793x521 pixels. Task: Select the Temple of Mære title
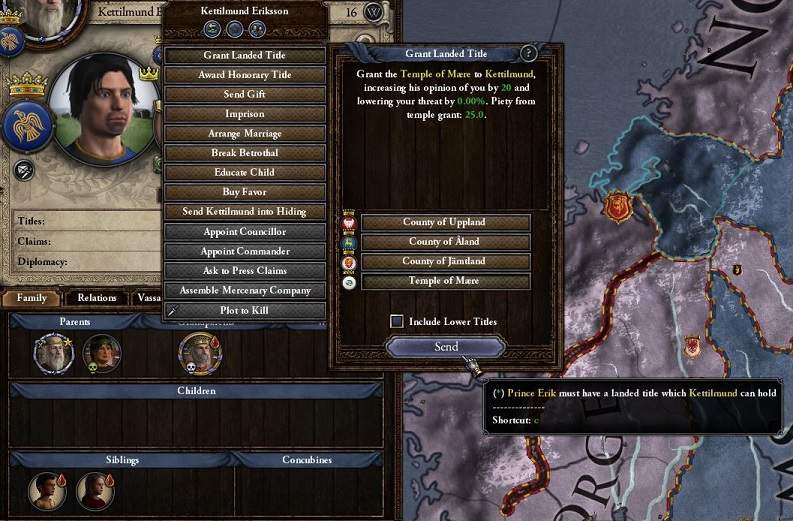click(x=445, y=282)
